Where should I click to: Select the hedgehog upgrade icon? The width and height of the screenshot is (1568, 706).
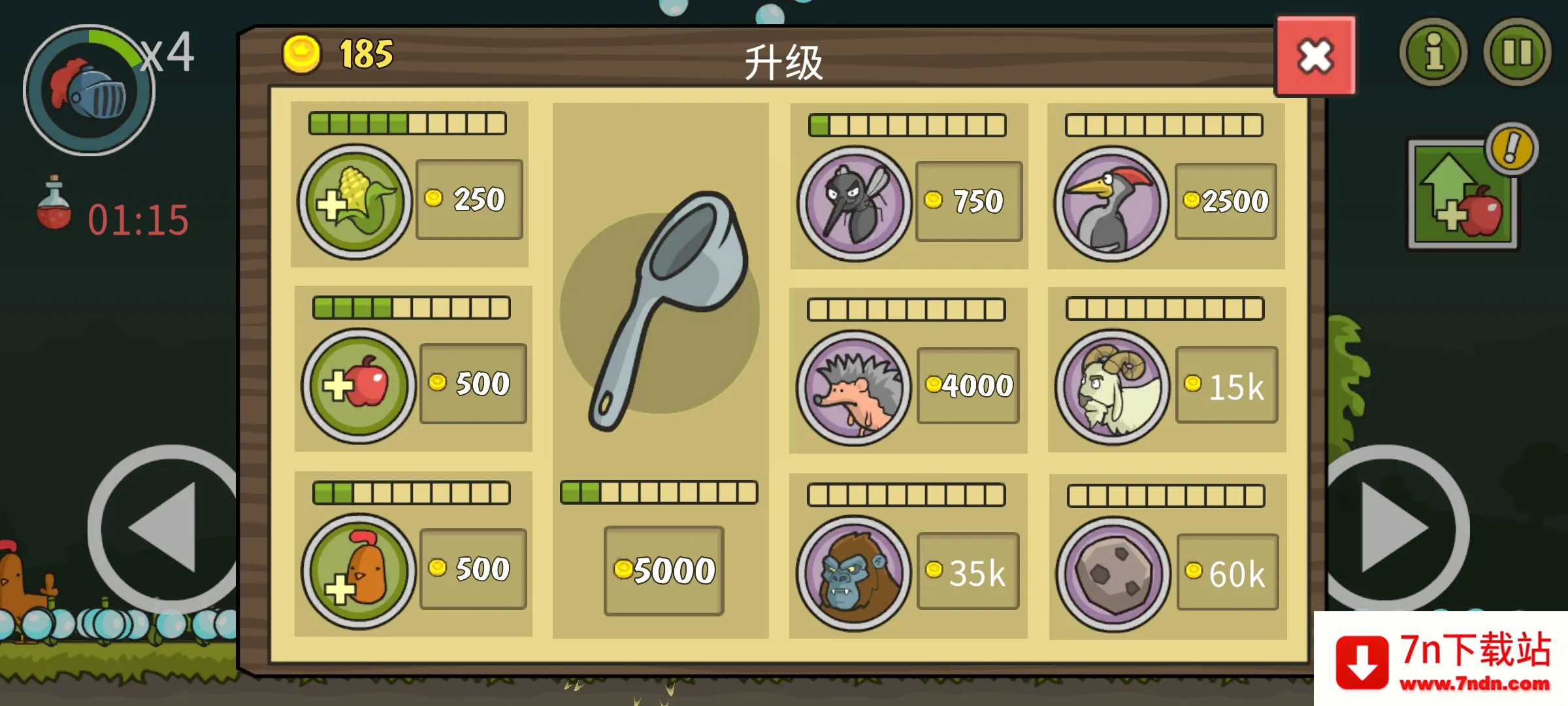853,388
